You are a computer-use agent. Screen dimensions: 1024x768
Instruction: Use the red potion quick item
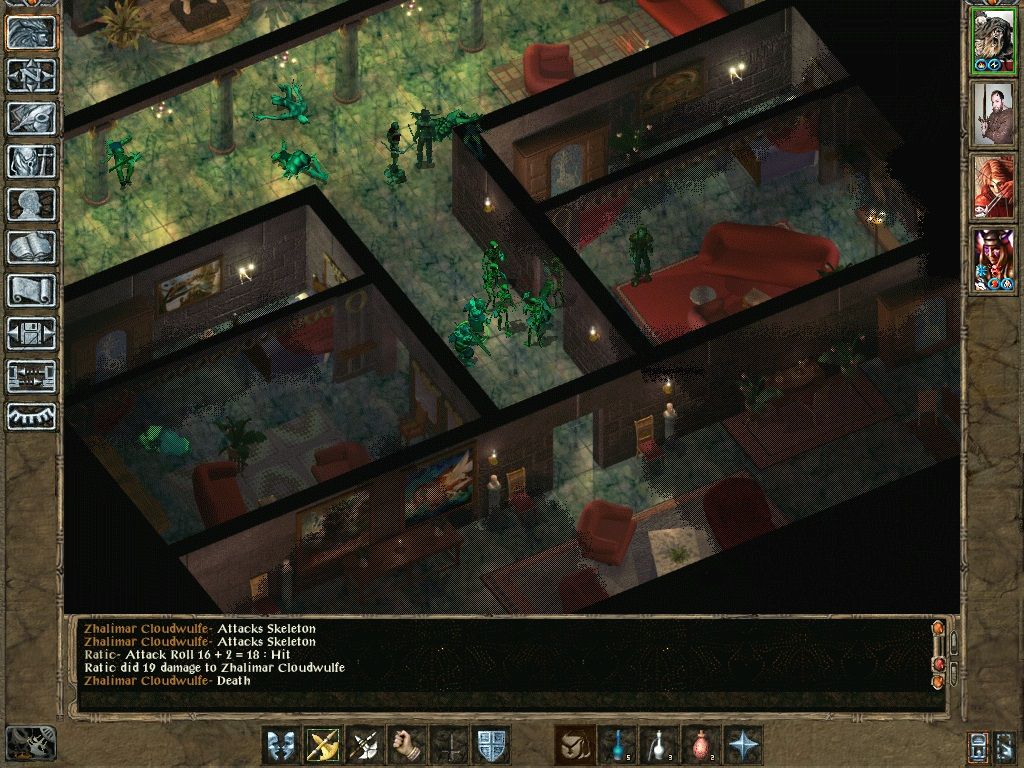click(x=701, y=745)
